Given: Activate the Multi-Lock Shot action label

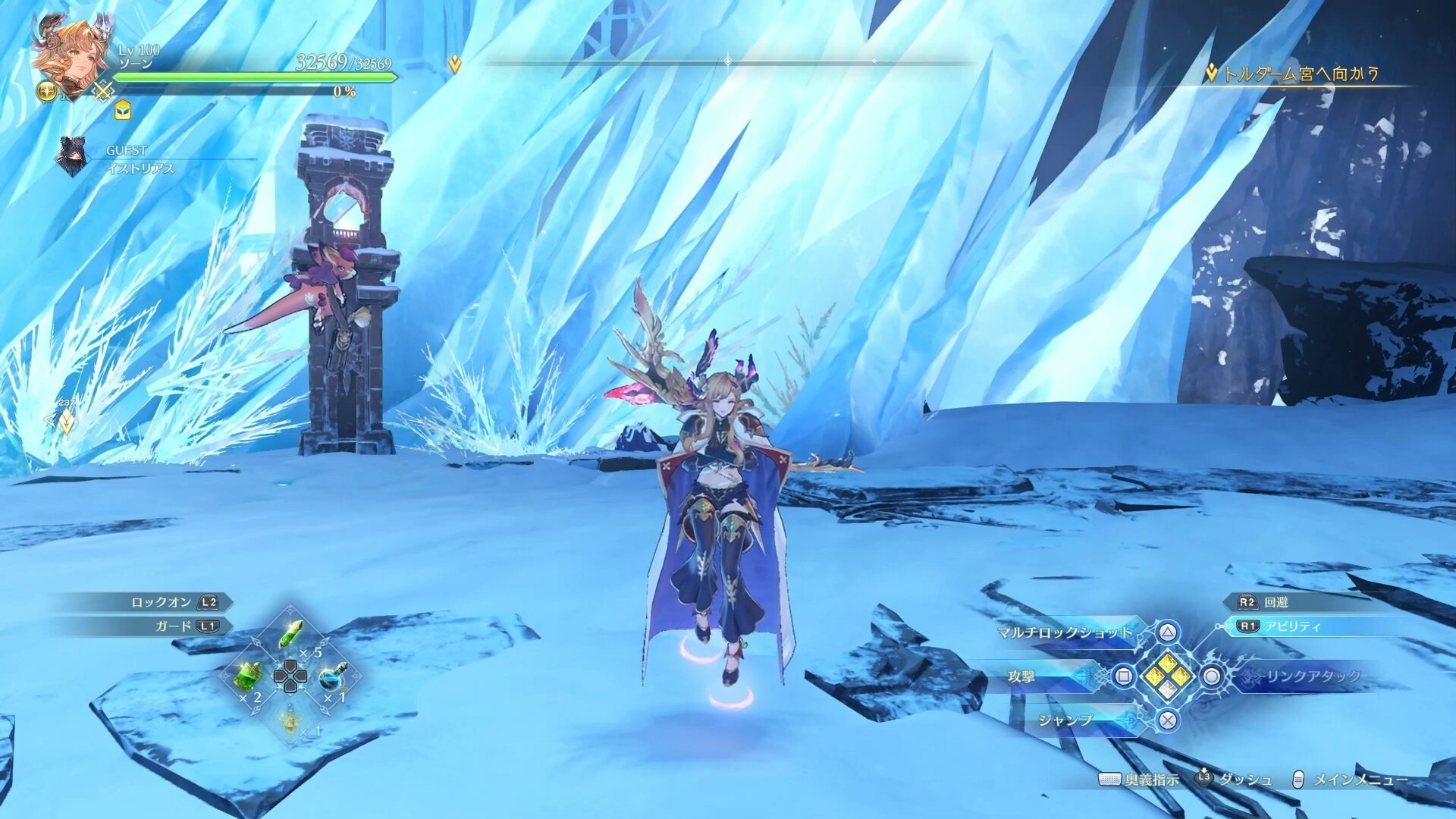Looking at the screenshot, I should coord(1065,632).
